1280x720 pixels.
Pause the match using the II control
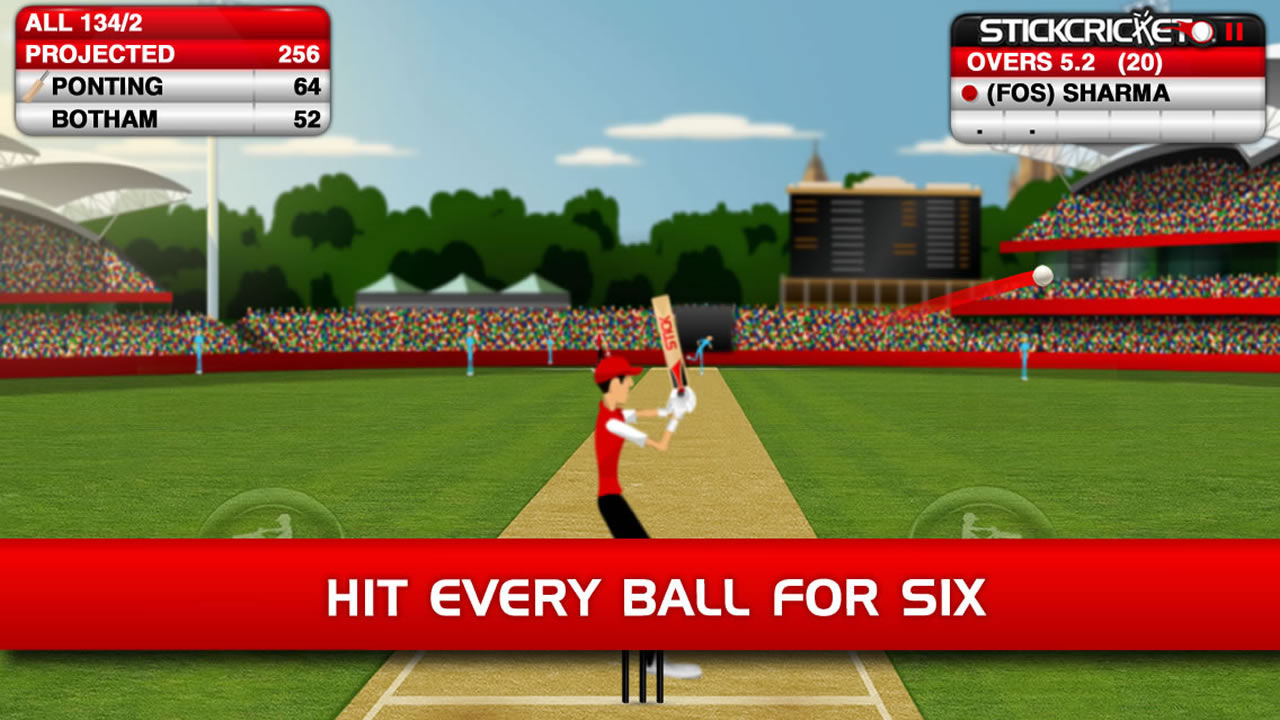pyautogui.click(x=1233, y=31)
